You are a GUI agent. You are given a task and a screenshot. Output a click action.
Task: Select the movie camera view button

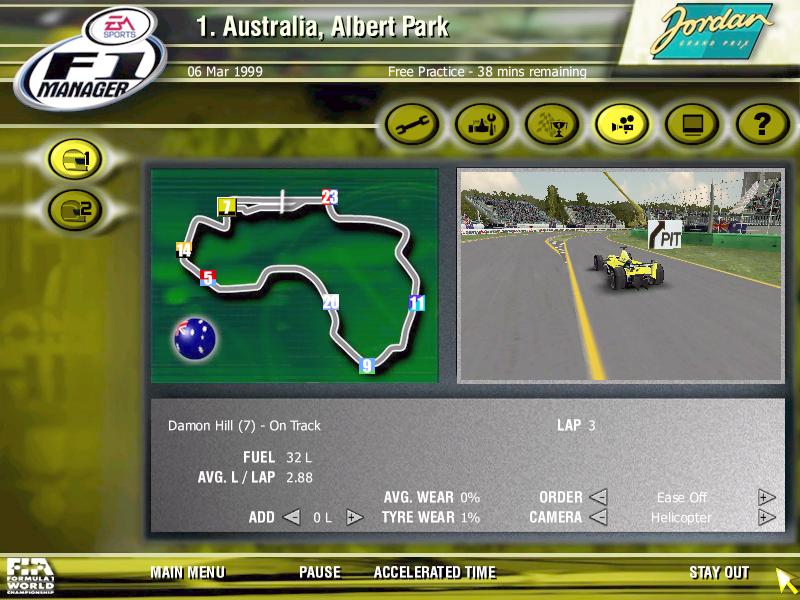pyautogui.click(x=623, y=125)
